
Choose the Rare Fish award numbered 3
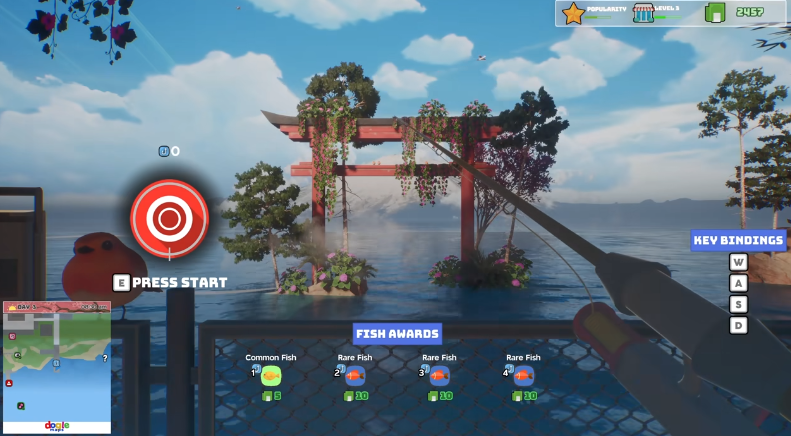pyautogui.click(x=439, y=375)
